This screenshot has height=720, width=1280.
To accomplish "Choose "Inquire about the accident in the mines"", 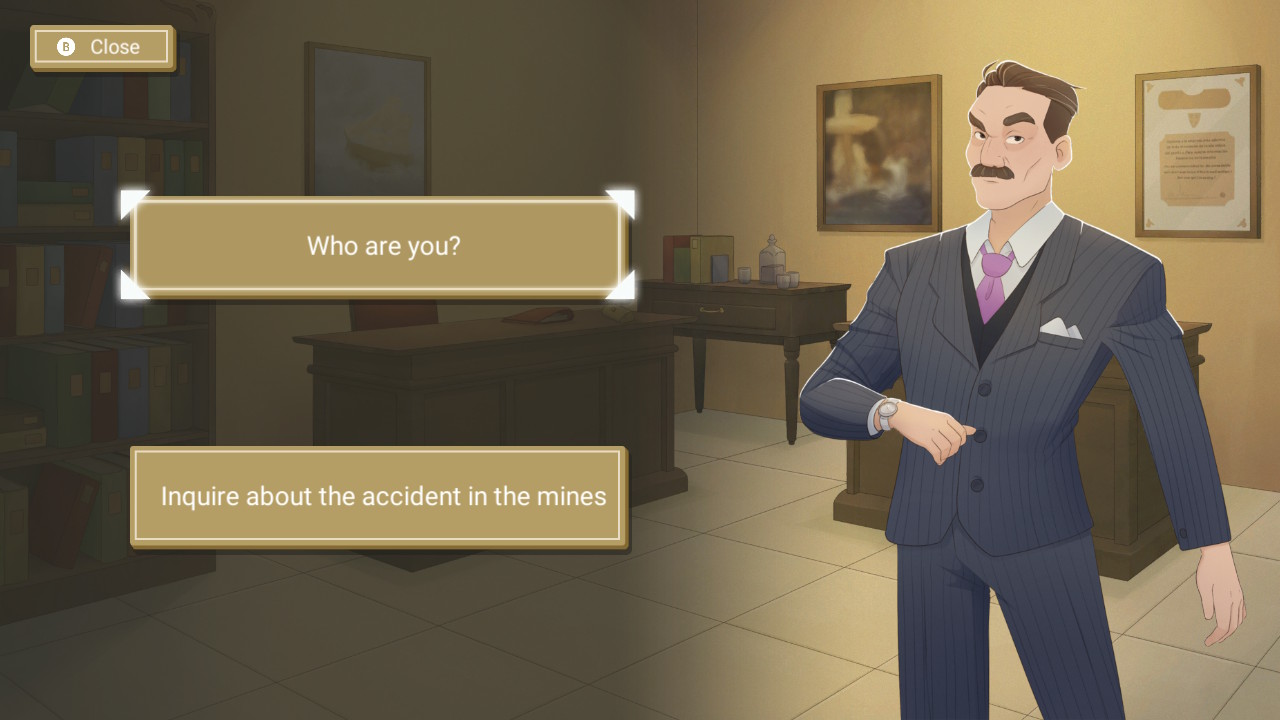I will 380,496.
